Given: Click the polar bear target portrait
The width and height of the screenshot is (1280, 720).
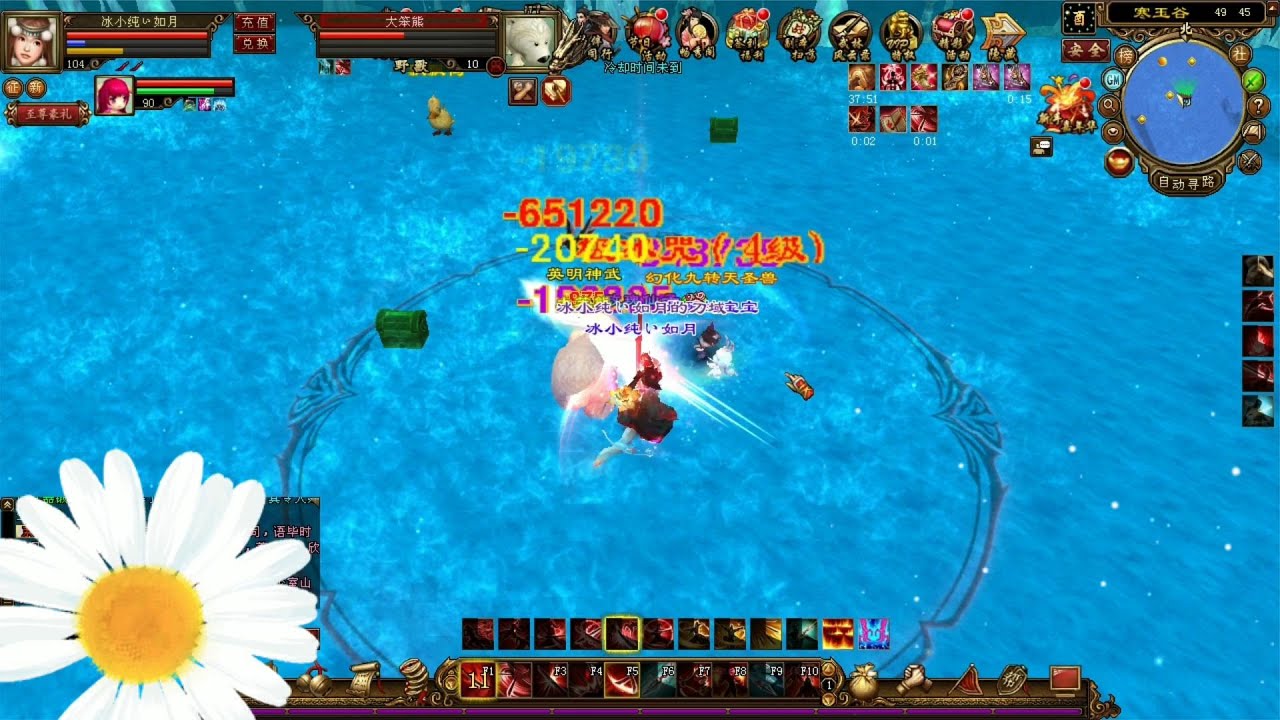Looking at the screenshot, I should point(529,42).
